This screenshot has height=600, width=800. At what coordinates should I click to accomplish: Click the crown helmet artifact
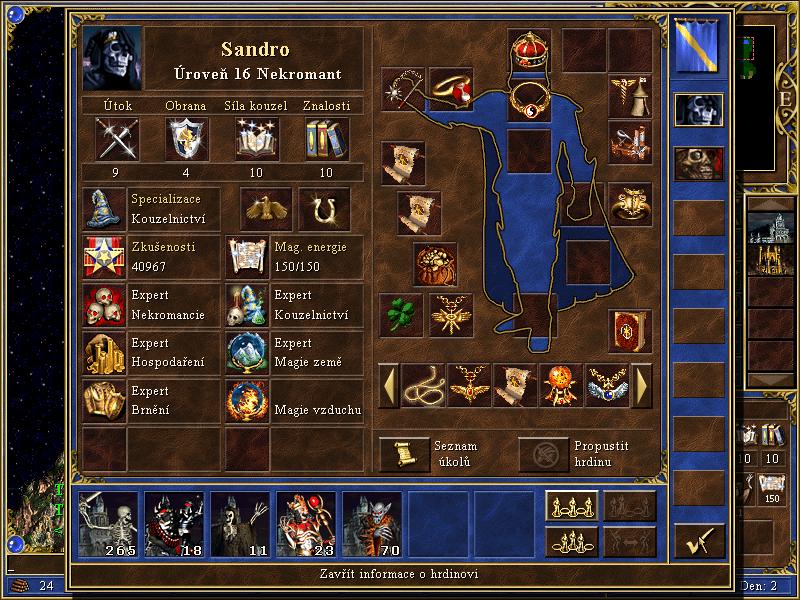[x=529, y=50]
